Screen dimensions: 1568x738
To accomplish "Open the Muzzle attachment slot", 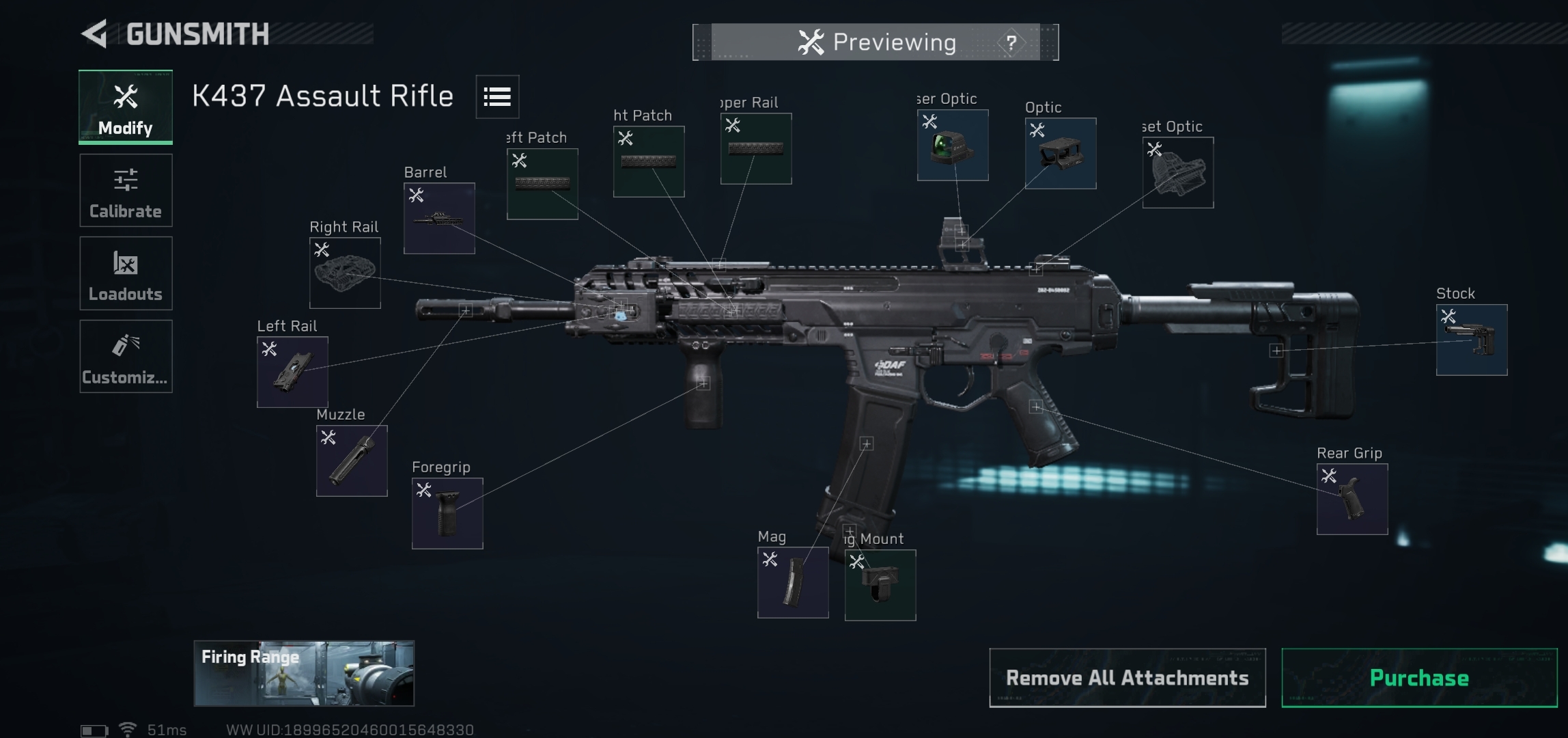I will (x=352, y=459).
